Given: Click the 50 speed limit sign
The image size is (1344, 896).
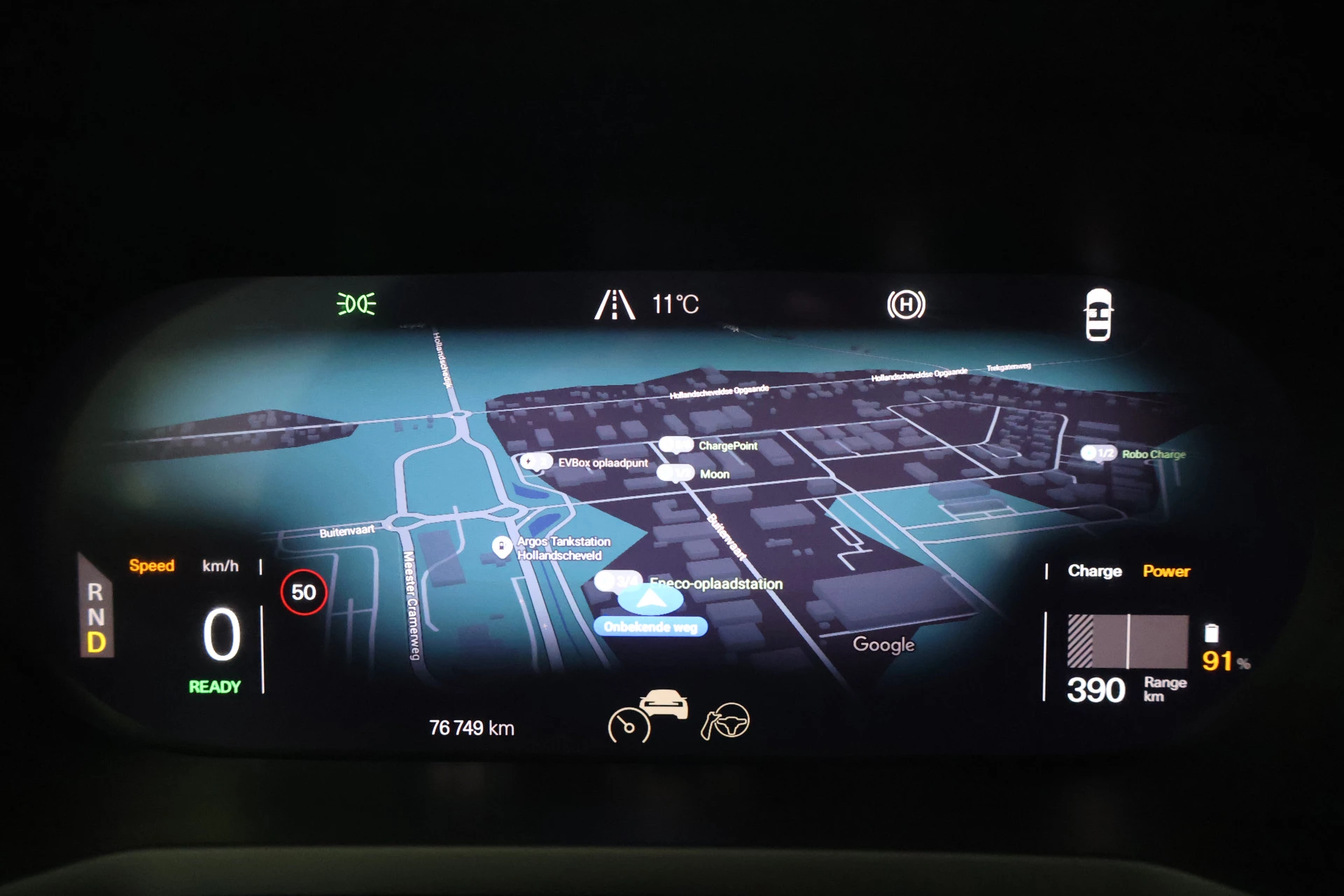Looking at the screenshot, I should click(304, 592).
